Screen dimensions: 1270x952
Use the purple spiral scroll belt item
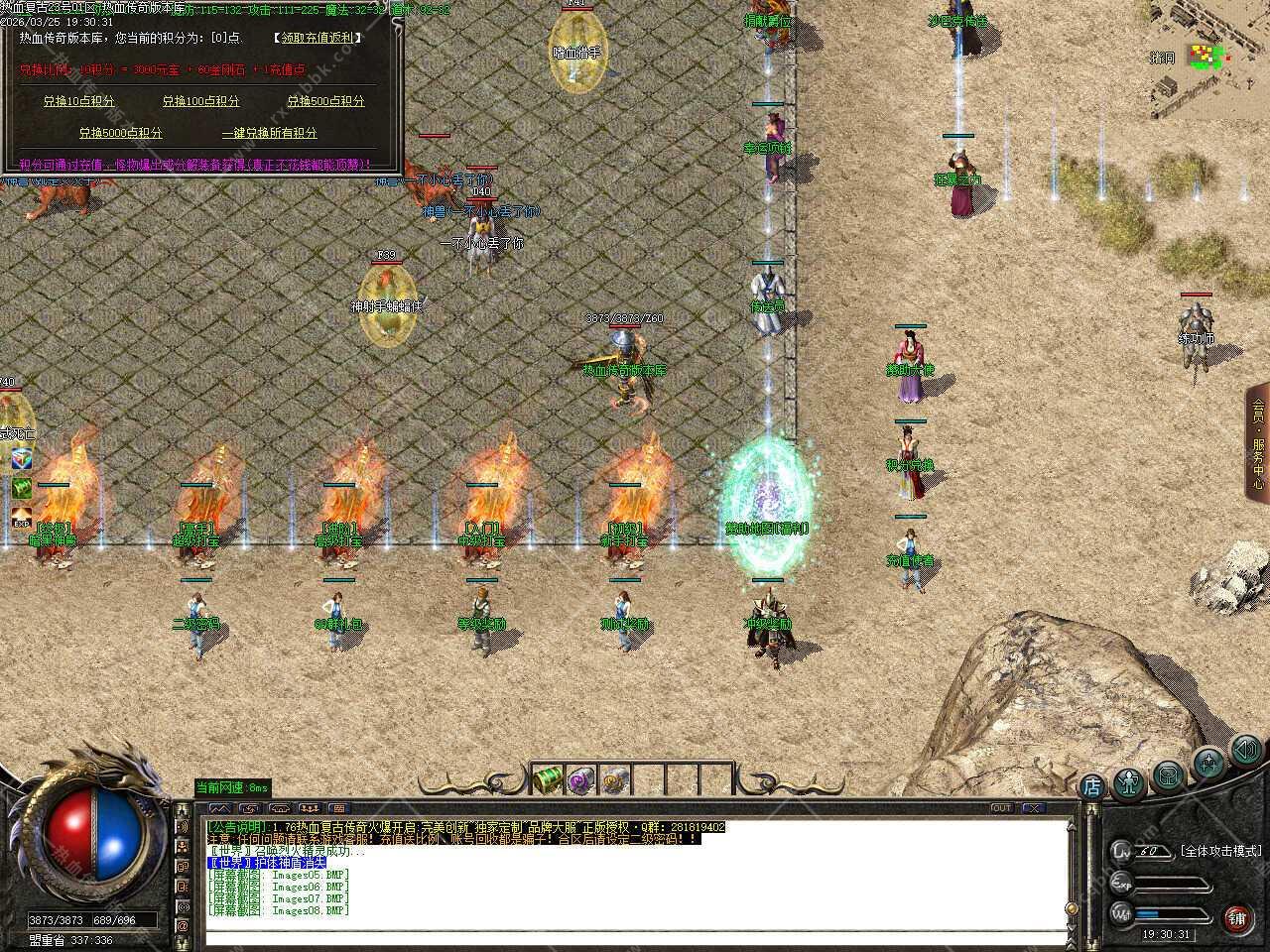point(581,779)
